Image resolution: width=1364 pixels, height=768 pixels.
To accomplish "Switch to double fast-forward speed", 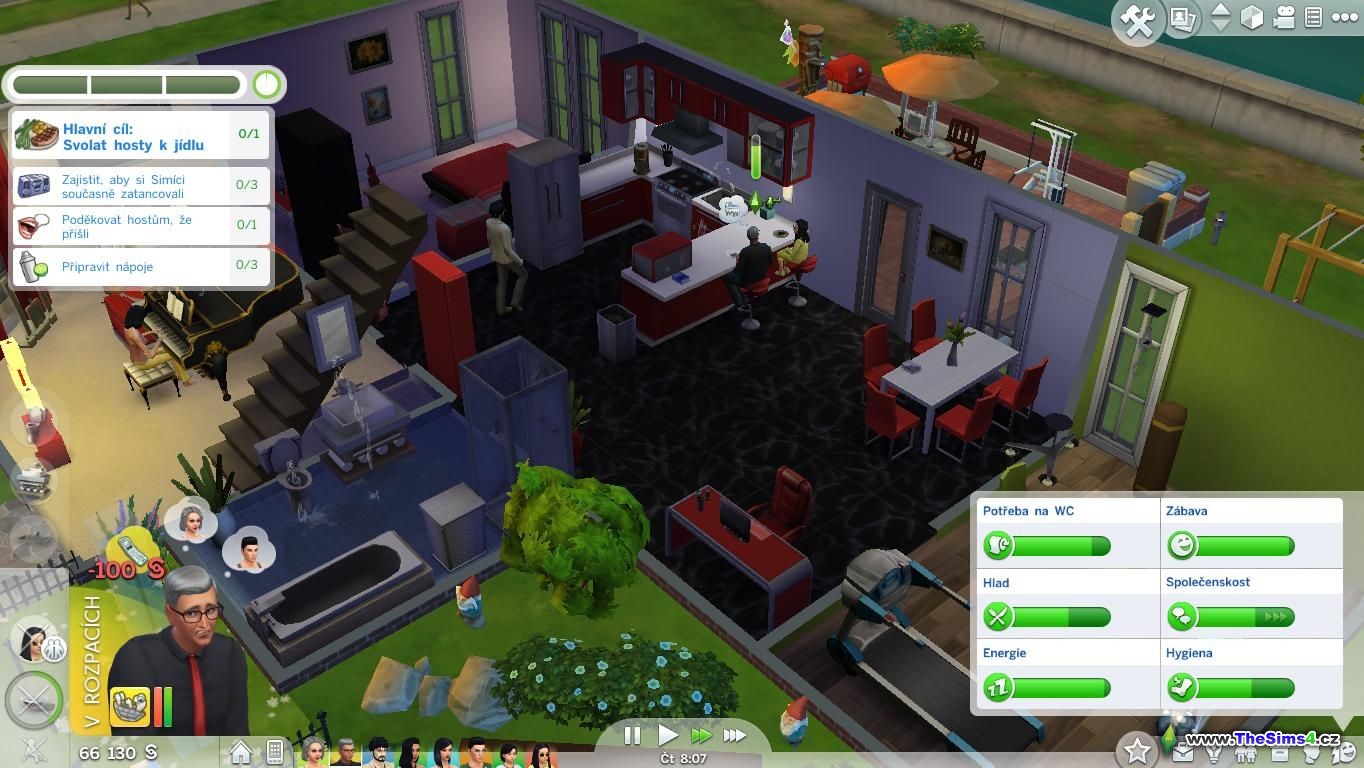I will point(701,736).
